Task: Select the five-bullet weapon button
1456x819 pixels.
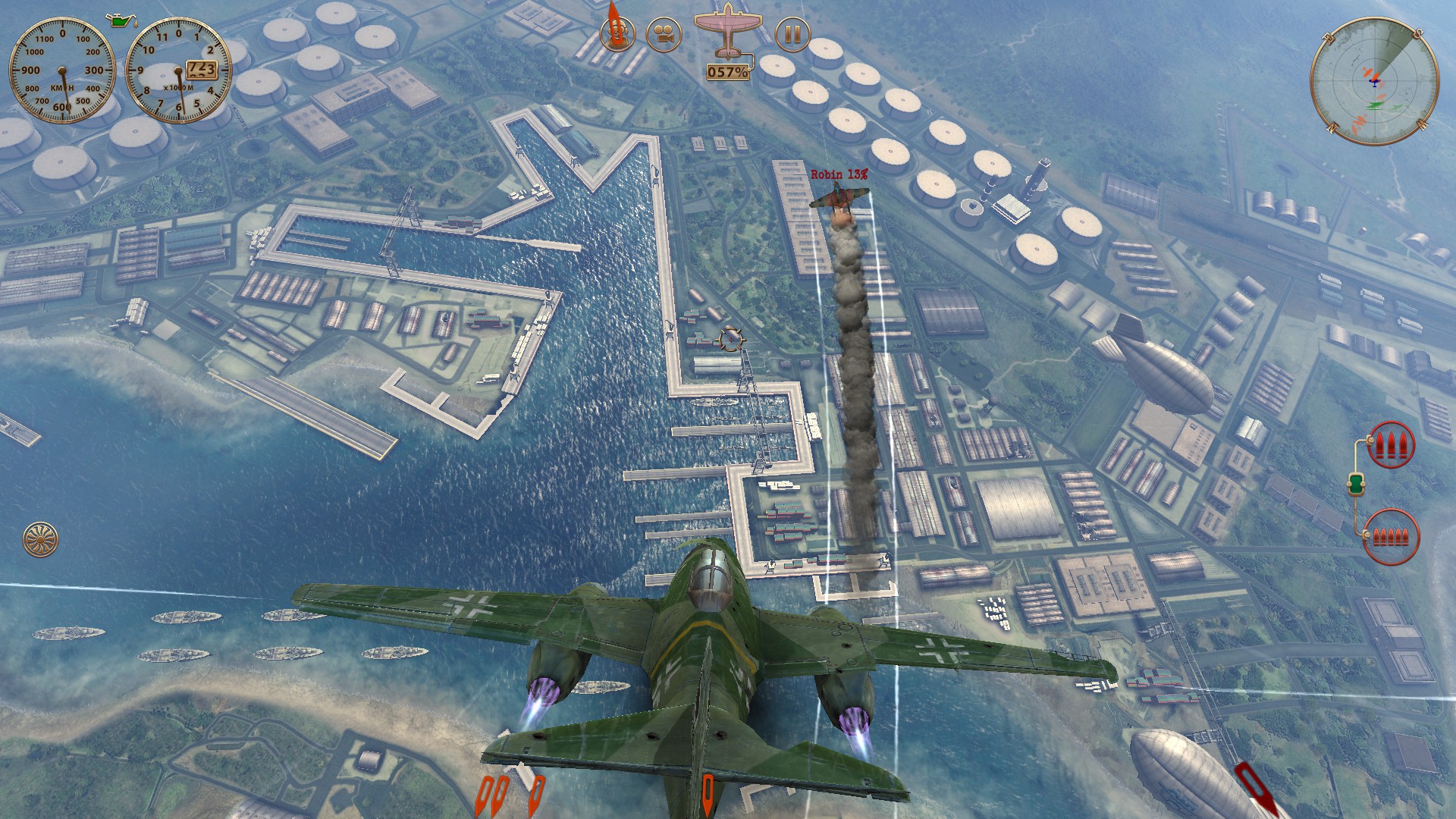Action: click(x=1390, y=537)
